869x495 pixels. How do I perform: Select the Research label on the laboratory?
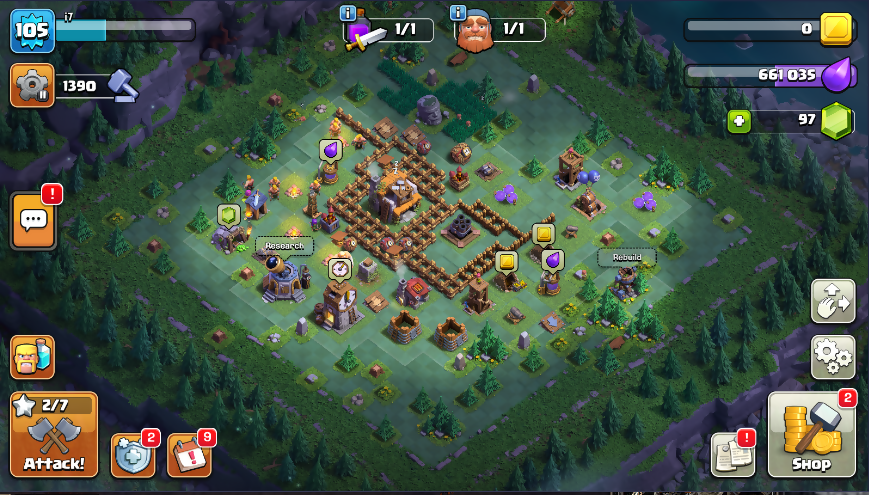285,246
